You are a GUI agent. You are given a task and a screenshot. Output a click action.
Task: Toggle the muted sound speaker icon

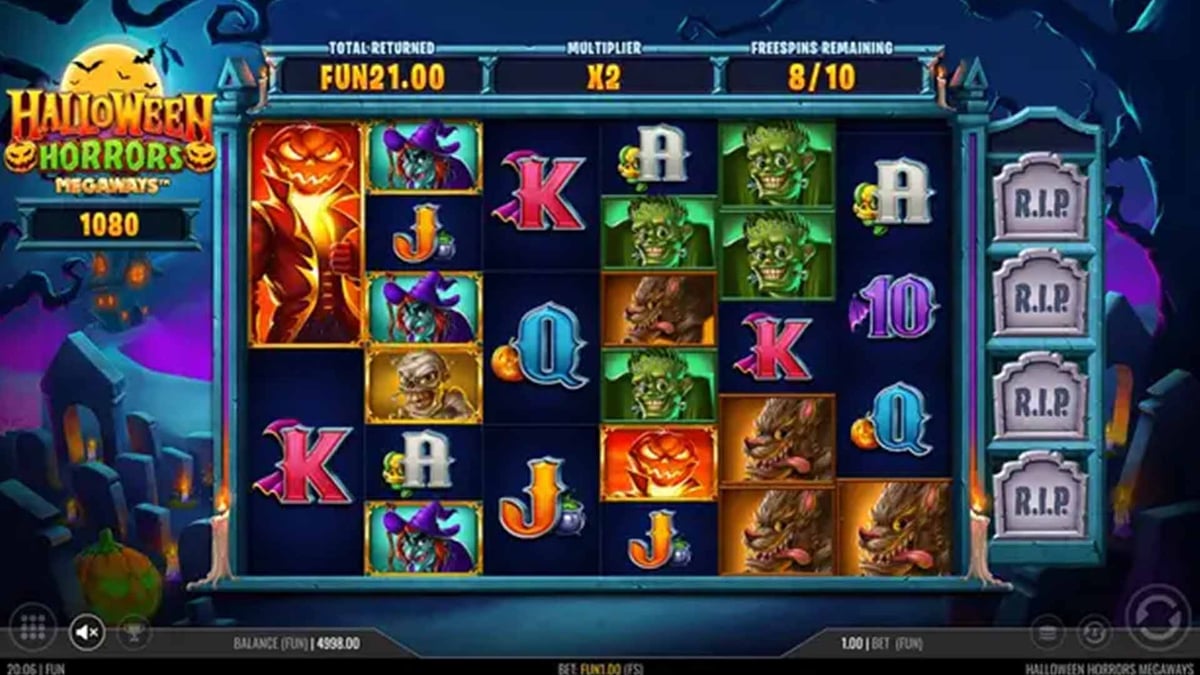tap(86, 631)
